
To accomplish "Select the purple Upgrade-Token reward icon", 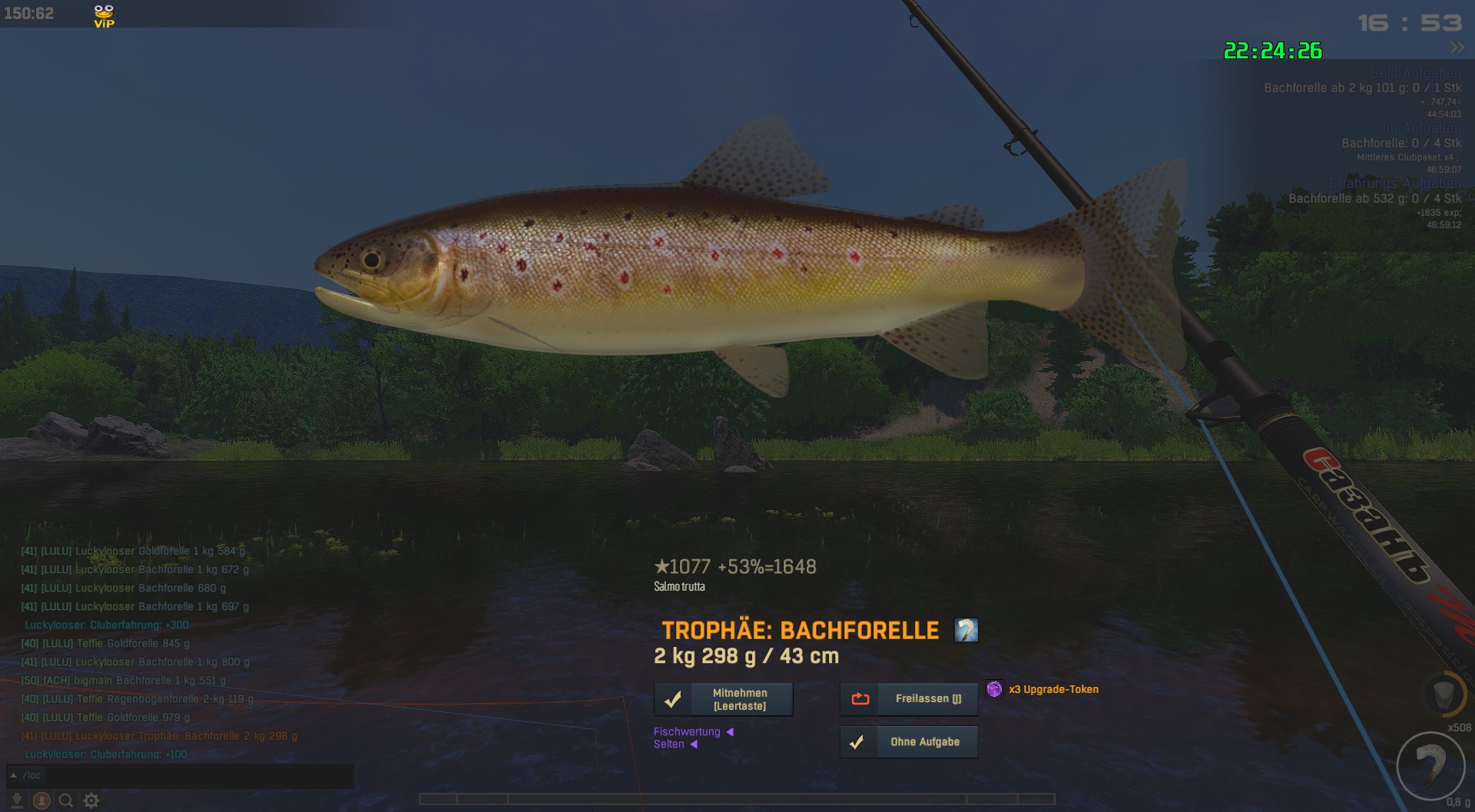I will (x=994, y=689).
